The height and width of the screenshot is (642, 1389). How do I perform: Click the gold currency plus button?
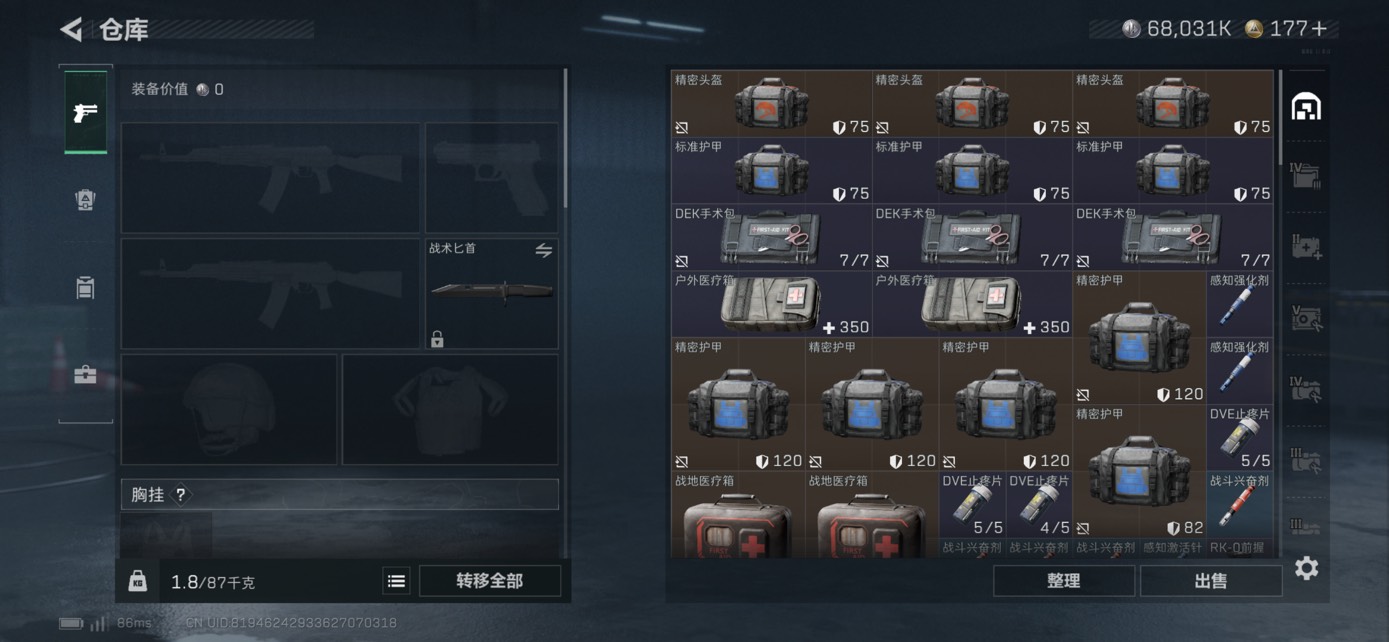[x=1320, y=29]
